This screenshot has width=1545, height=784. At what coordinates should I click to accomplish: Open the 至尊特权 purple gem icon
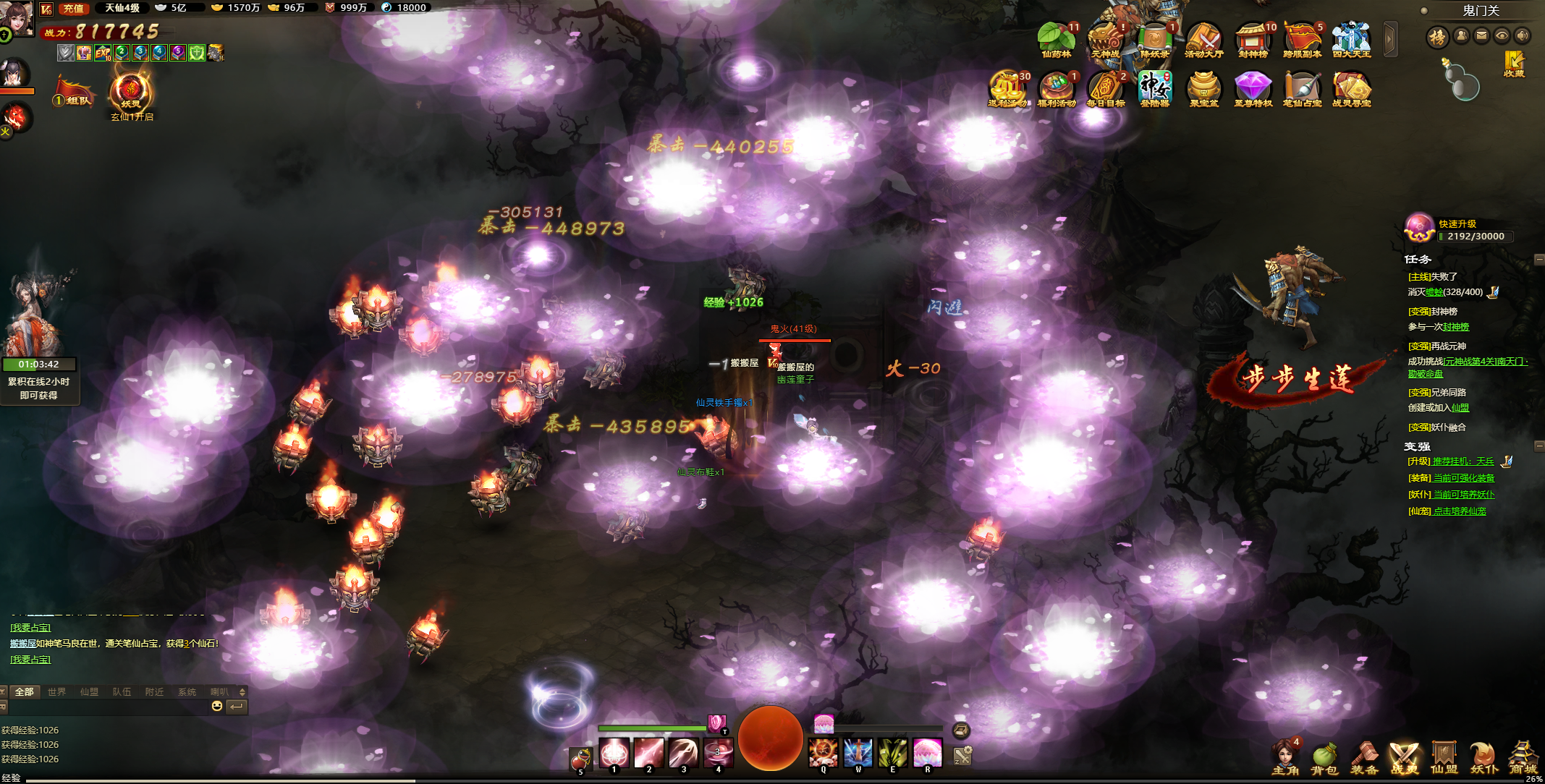[1253, 89]
